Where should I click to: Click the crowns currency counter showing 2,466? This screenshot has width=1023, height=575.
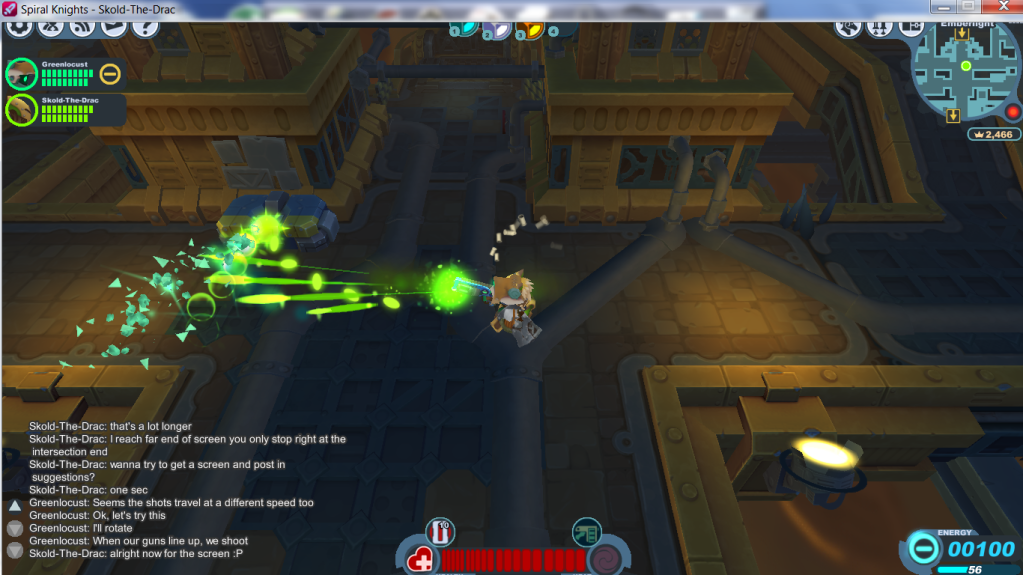(x=993, y=134)
